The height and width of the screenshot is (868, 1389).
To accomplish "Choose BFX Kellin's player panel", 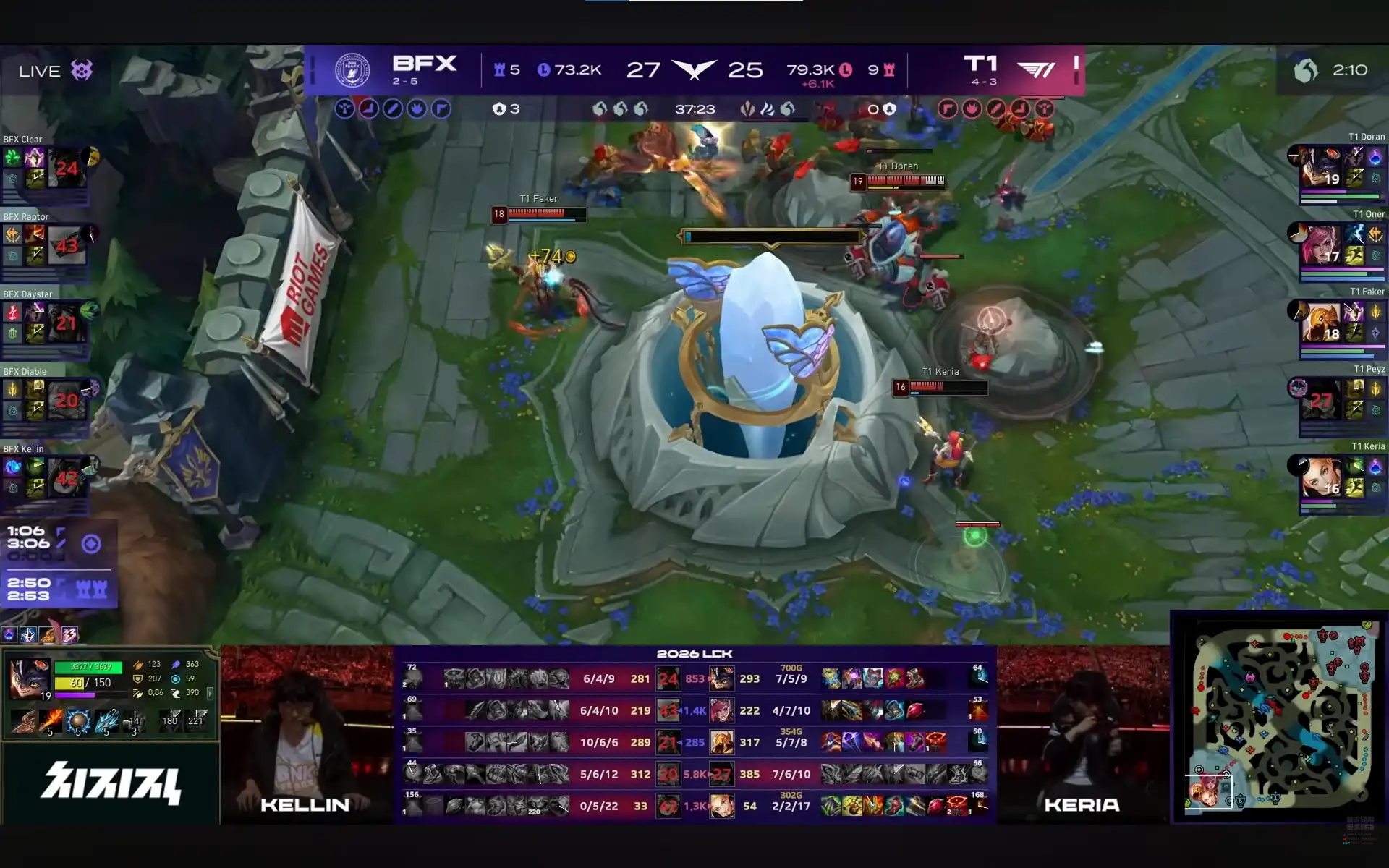I will [x=45, y=477].
